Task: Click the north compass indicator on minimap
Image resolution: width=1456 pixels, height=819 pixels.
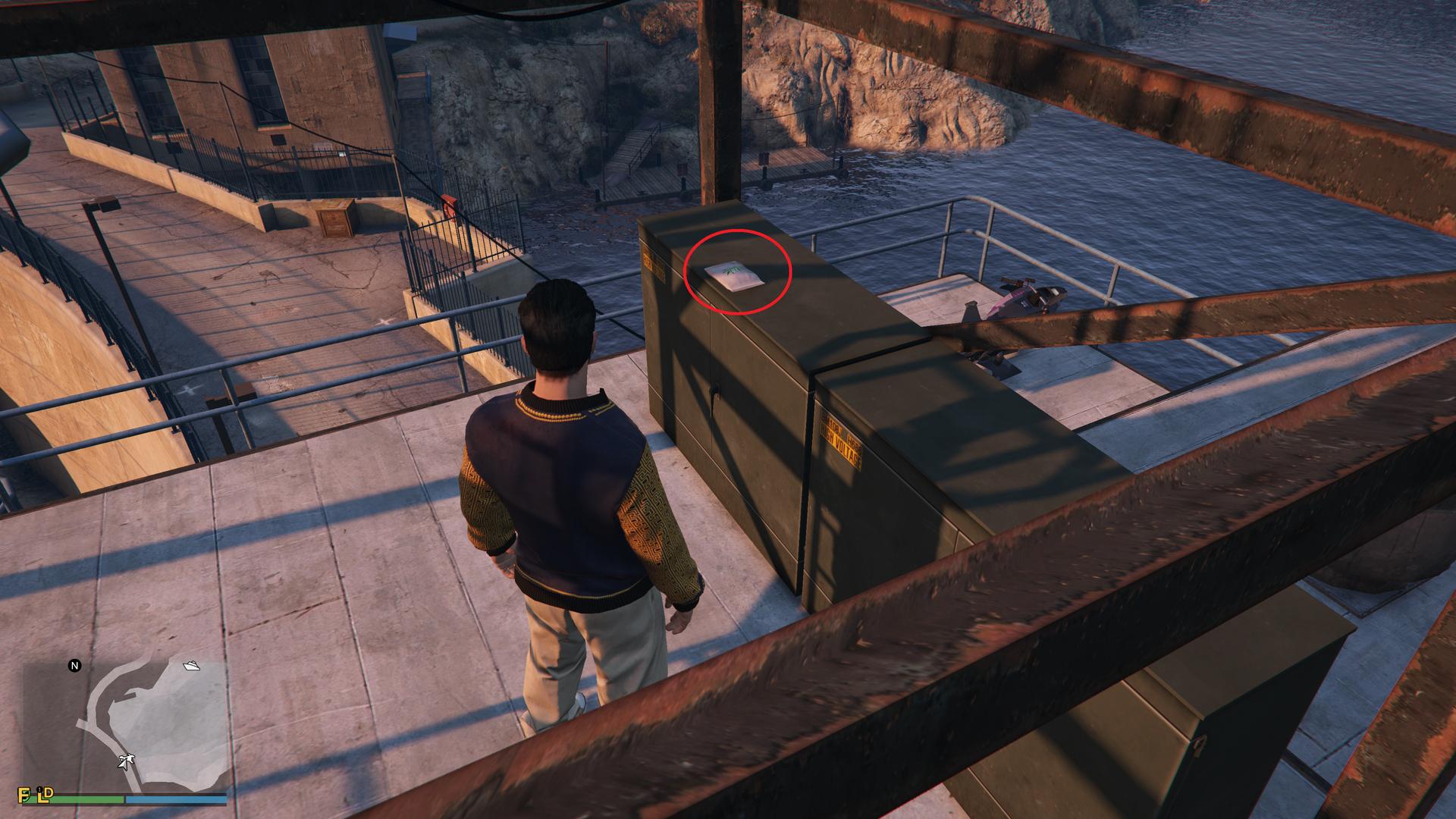Action: click(74, 666)
